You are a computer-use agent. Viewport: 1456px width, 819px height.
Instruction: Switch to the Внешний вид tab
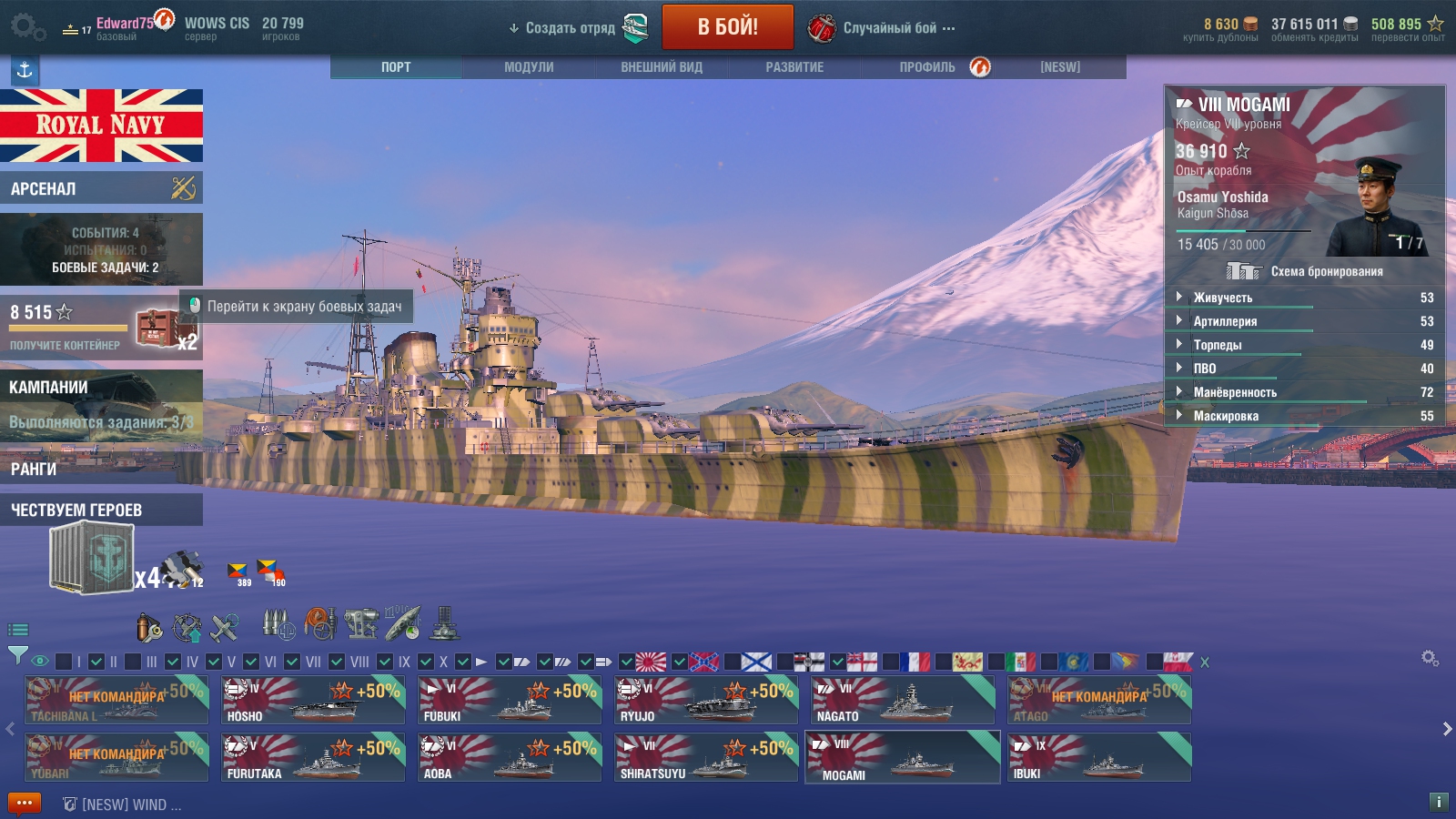tap(662, 67)
